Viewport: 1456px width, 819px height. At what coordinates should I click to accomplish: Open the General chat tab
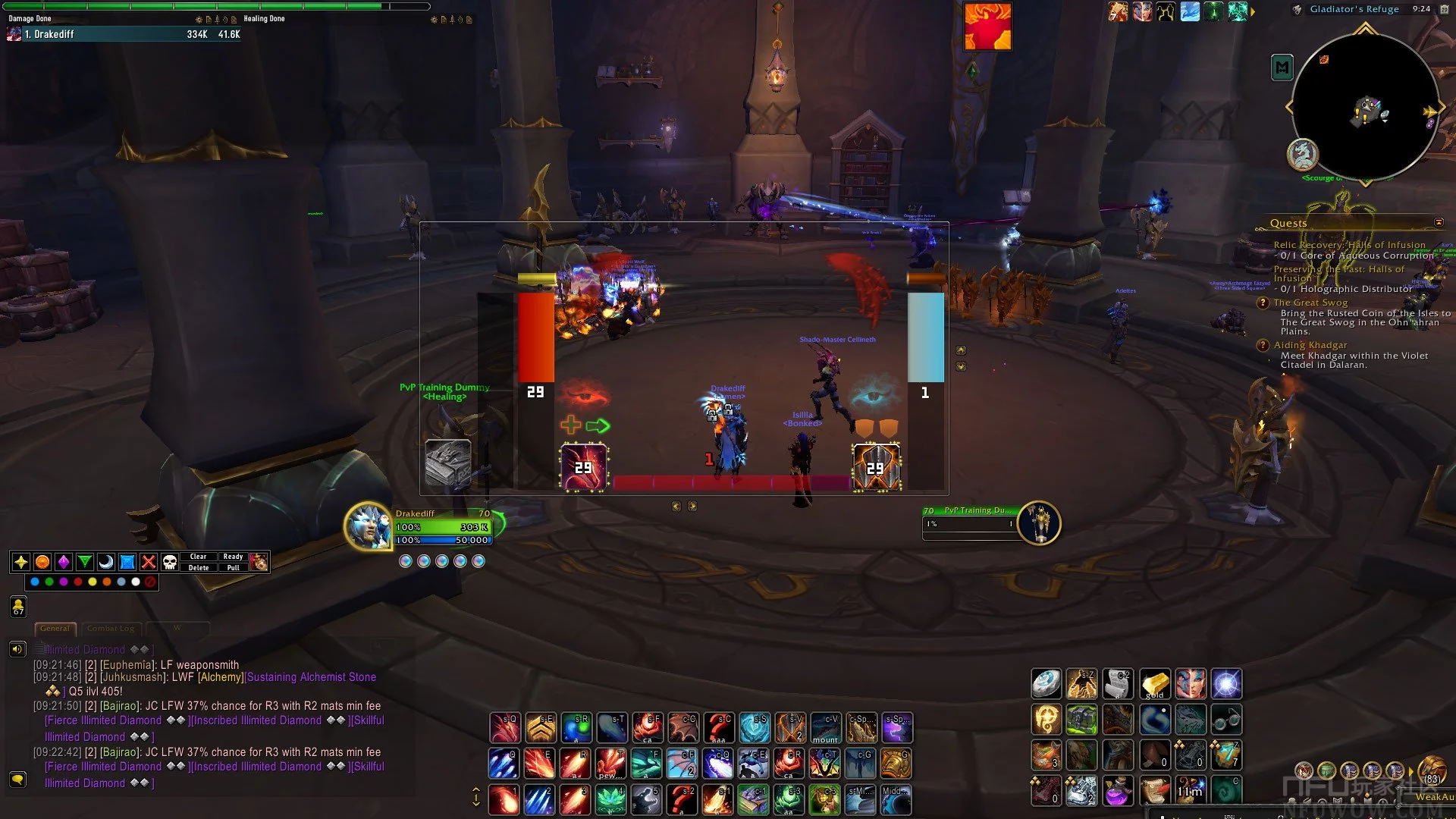point(55,628)
